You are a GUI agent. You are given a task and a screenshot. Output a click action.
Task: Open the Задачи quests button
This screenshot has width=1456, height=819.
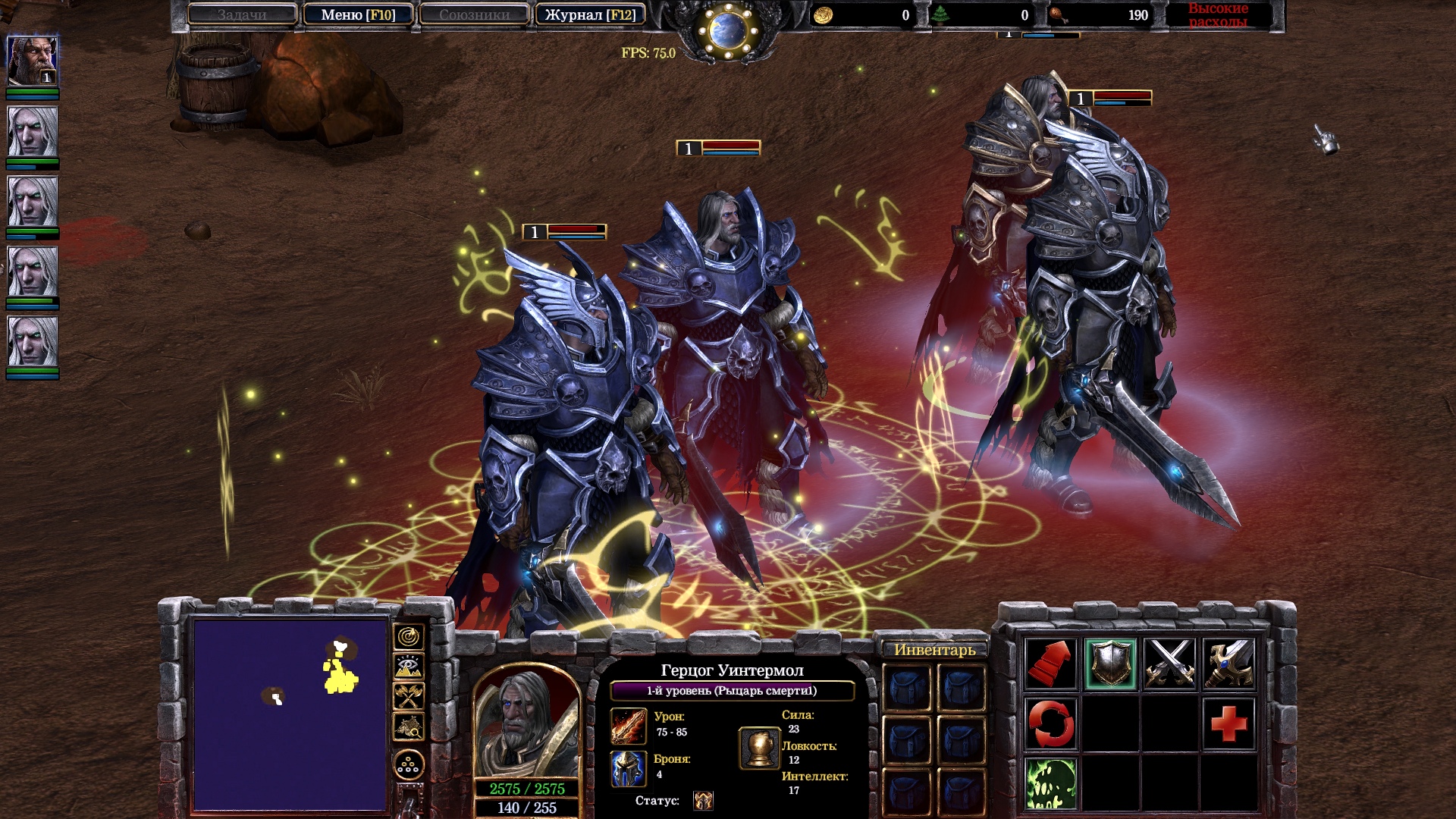(x=242, y=14)
